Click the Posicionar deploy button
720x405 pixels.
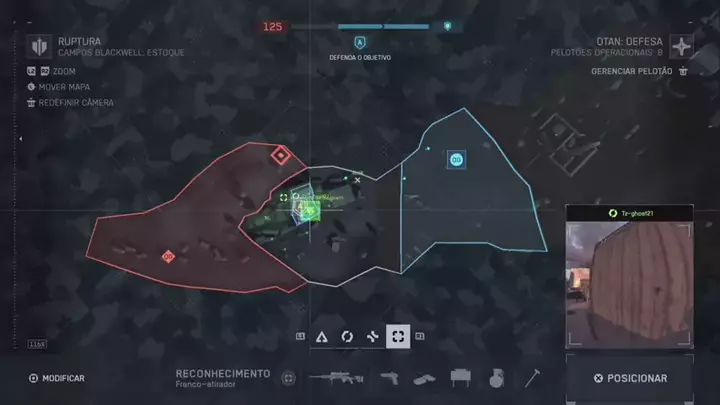[629, 378]
